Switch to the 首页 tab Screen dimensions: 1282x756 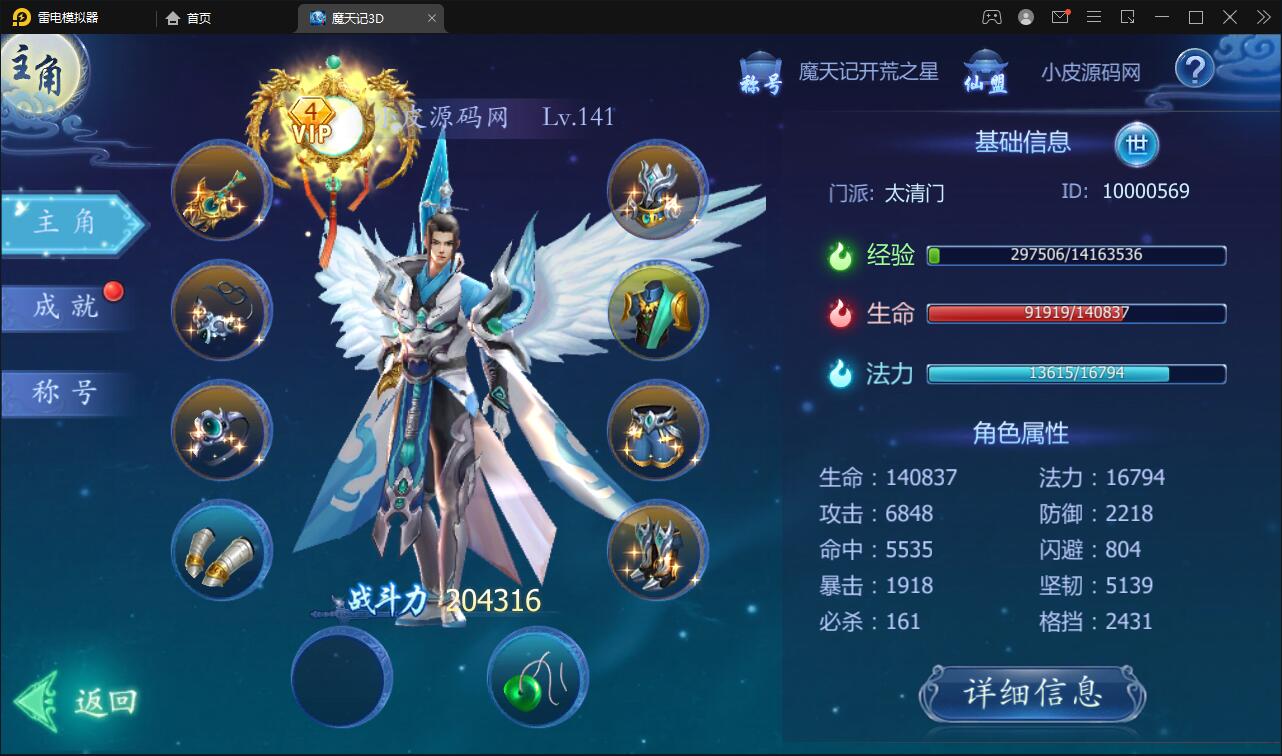(x=186, y=17)
